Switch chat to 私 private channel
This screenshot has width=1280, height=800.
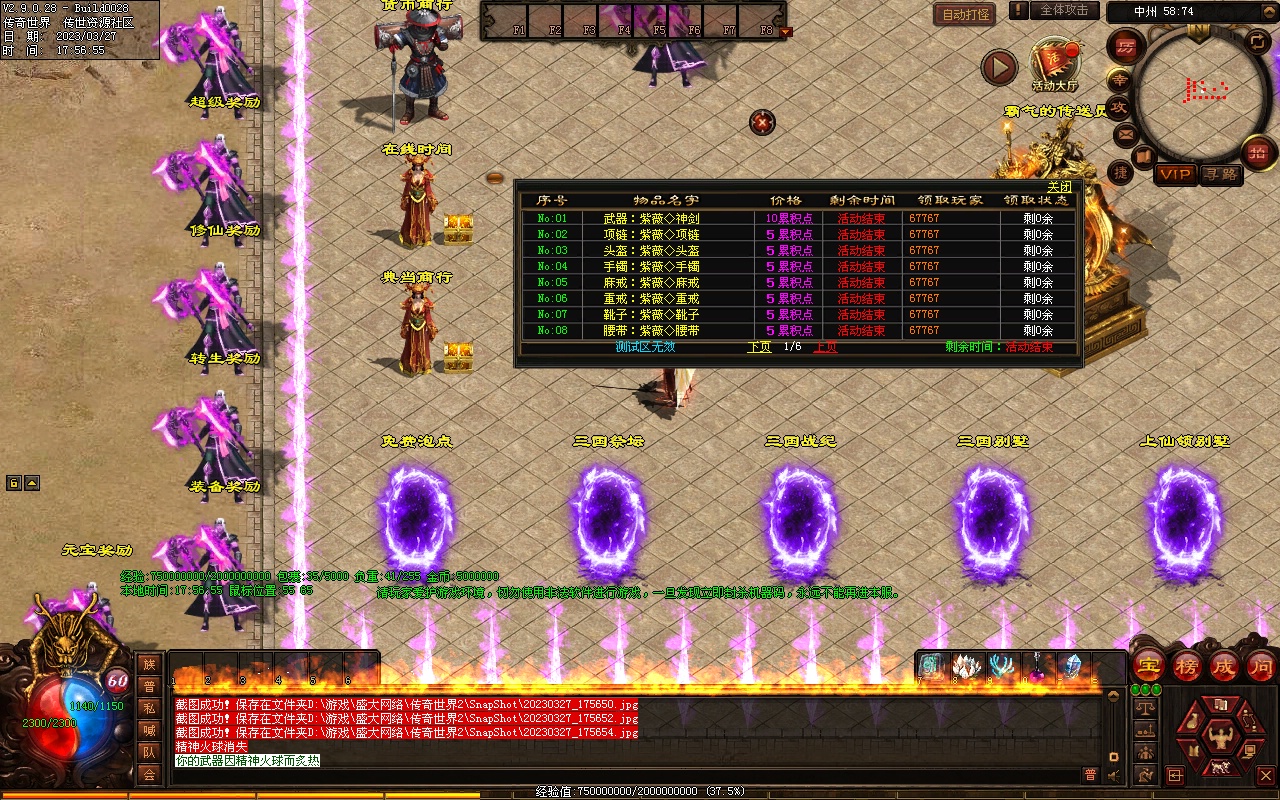click(149, 708)
